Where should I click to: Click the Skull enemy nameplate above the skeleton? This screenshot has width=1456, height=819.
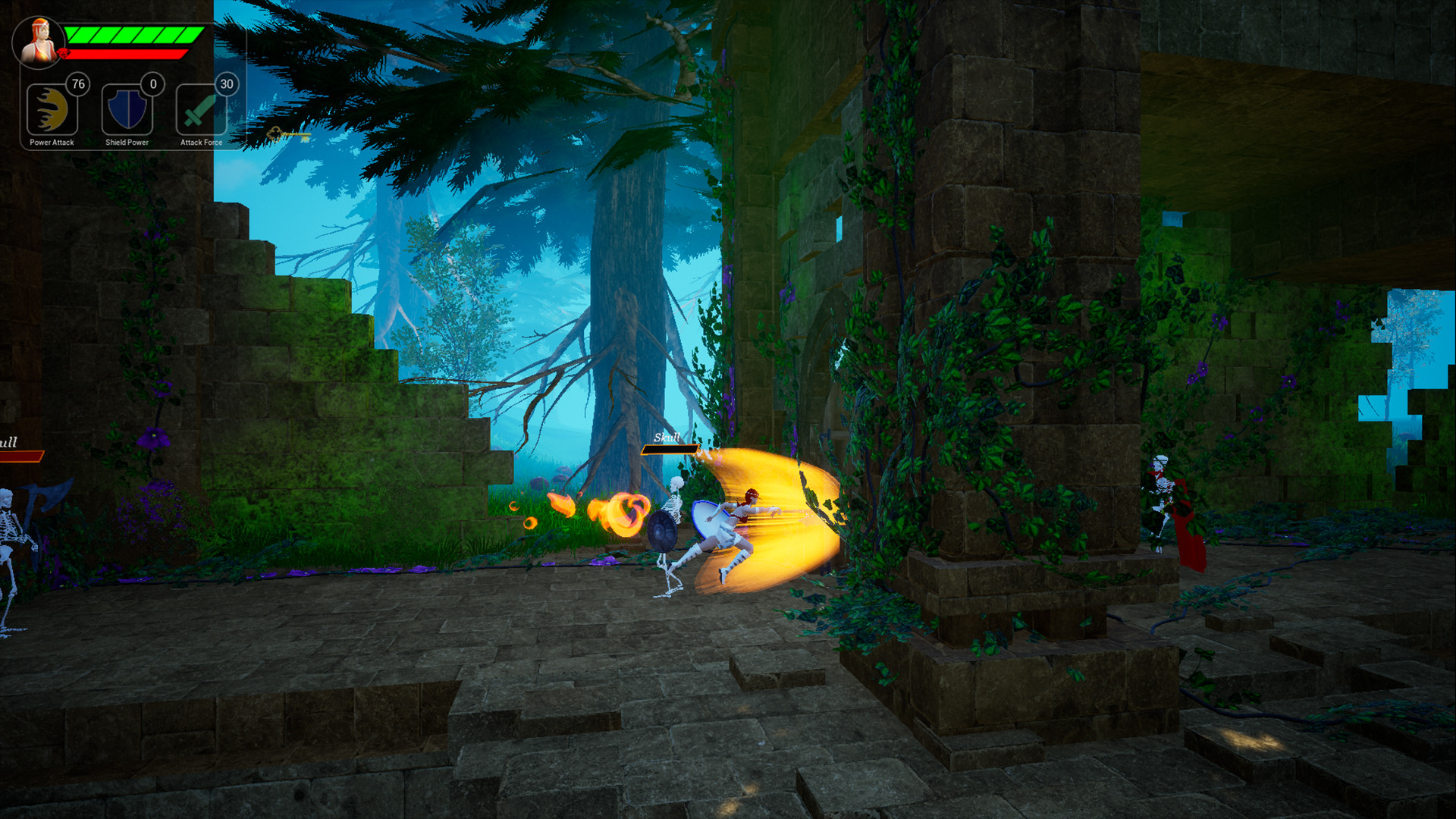click(667, 438)
